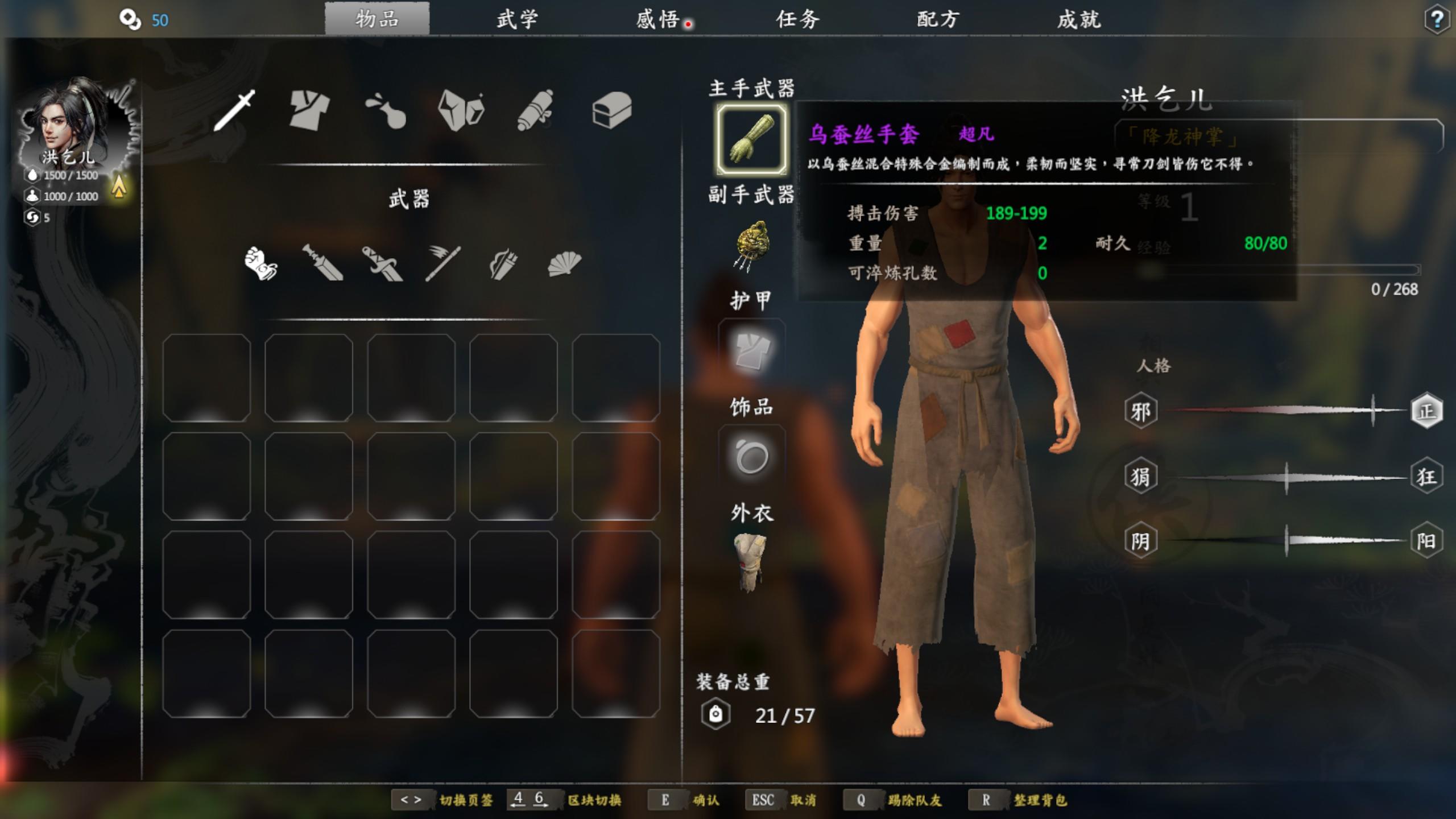Screen dimensions: 1456x819
Task: Open the 成就 tab
Action: 1079,20
